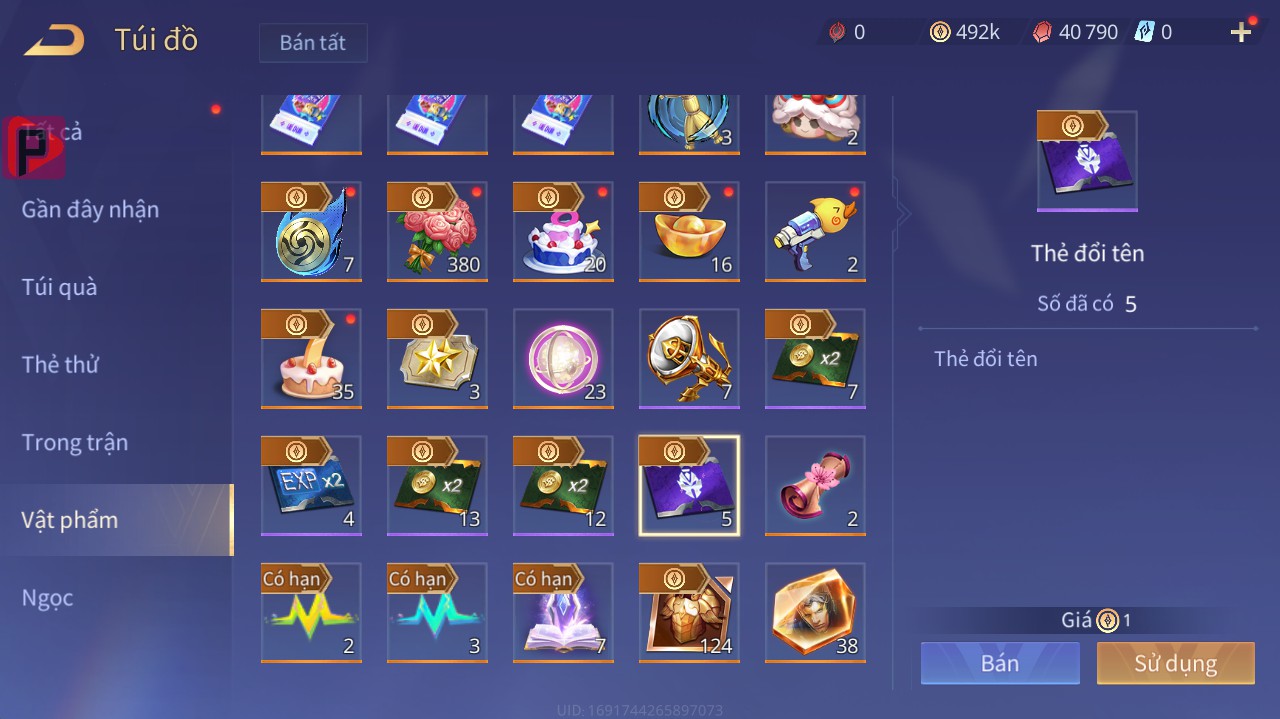Choose the glowing pink orb item
The image size is (1280, 719).
click(563, 359)
